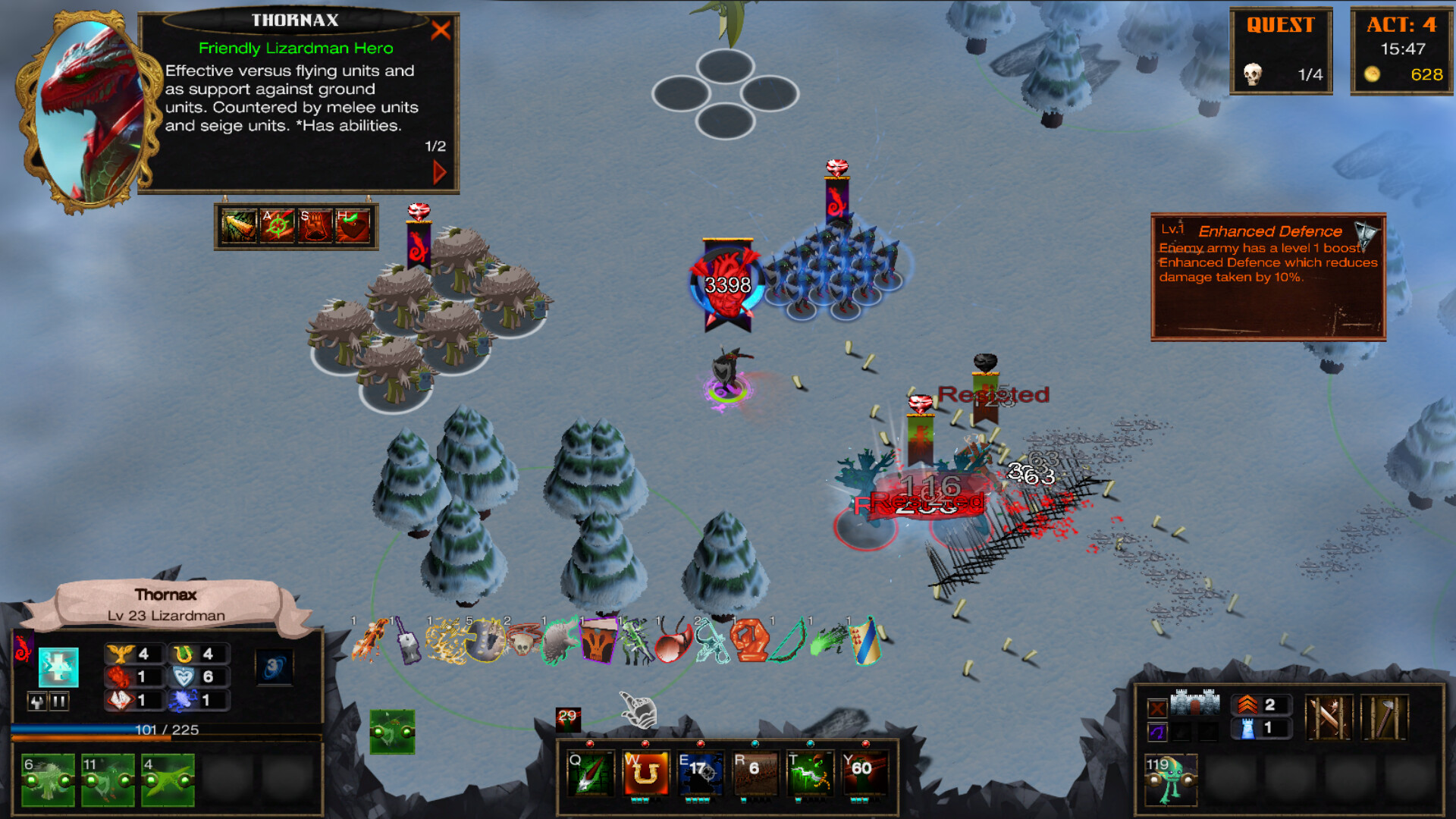The width and height of the screenshot is (1456, 819).
Task: Use the Y ability showing 60 charges
Action: click(864, 774)
